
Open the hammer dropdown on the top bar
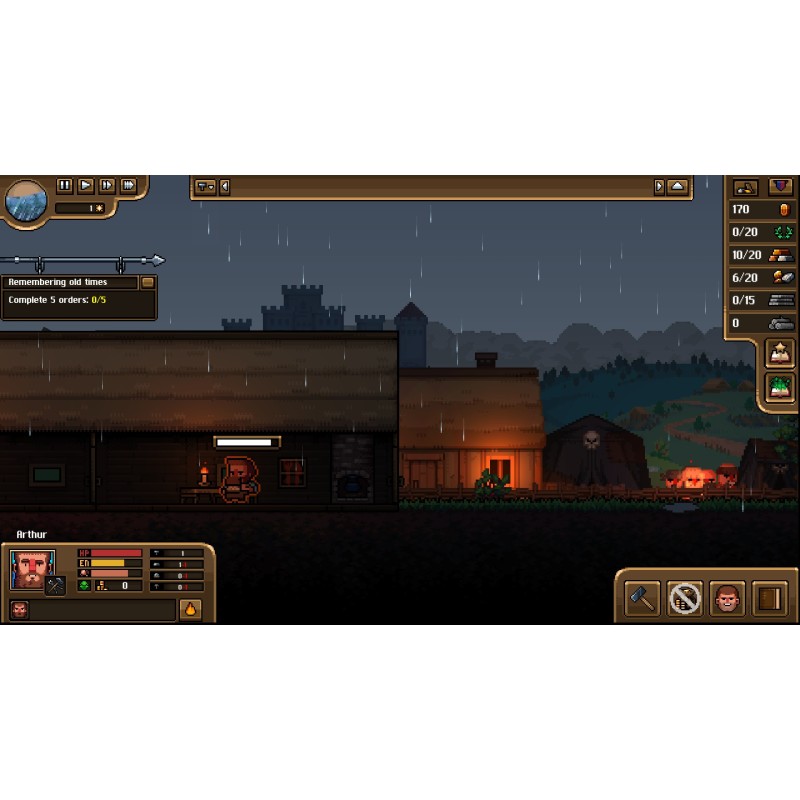point(205,187)
